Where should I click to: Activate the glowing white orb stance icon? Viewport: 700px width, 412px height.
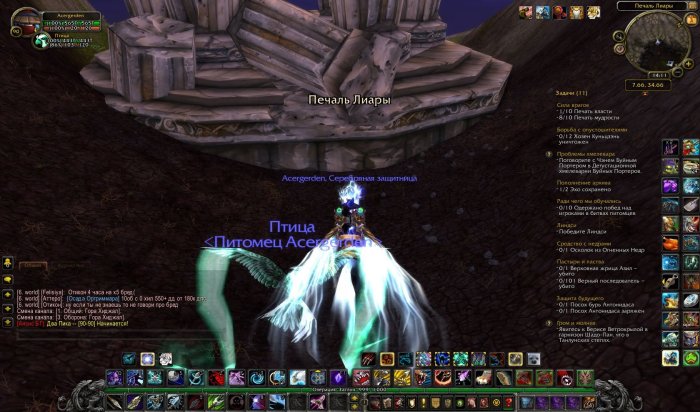[147, 359]
